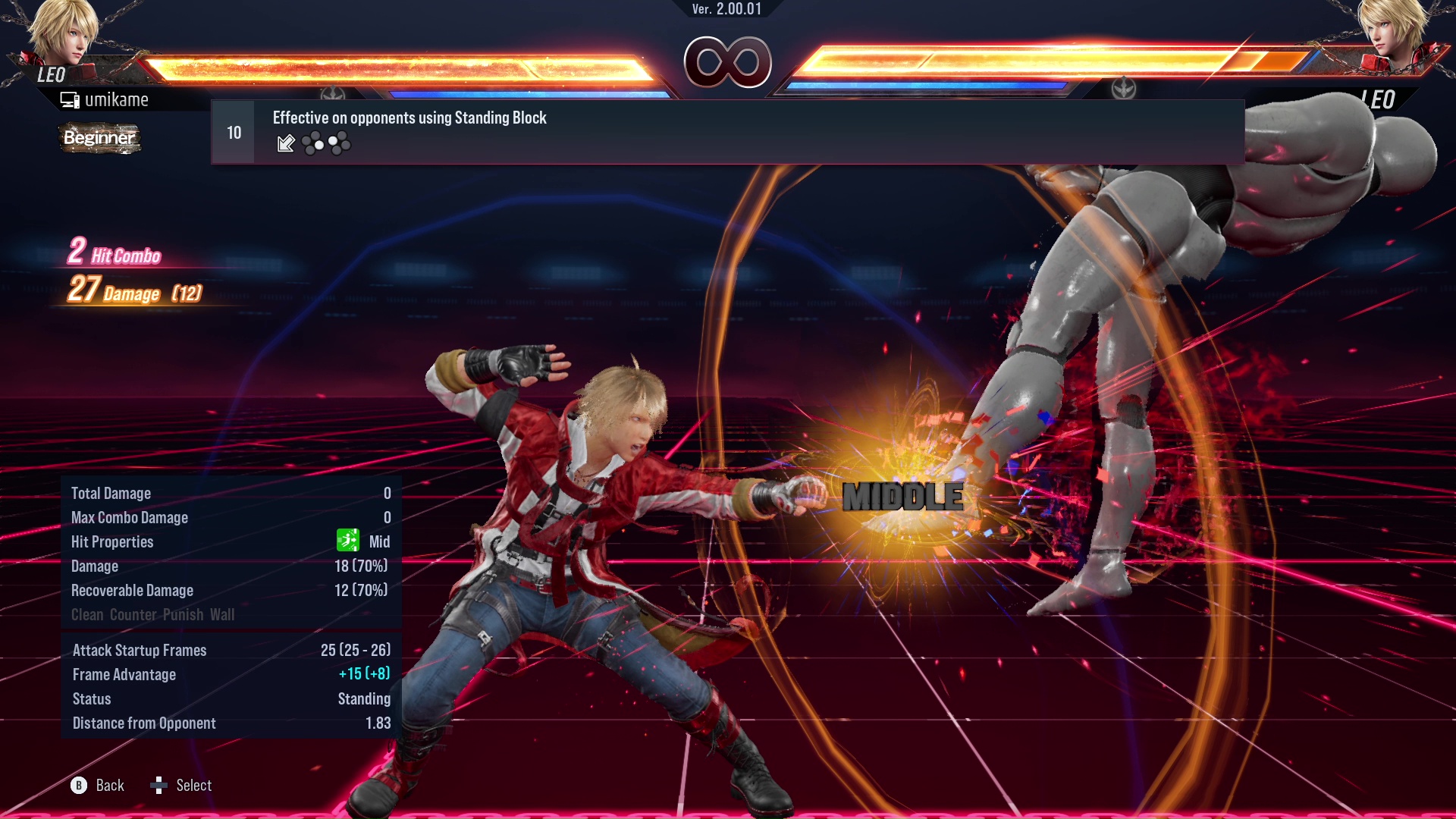Expand the Attack Startup Frames data panel
Image resolution: width=1456 pixels, height=819 pixels.
click(x=140, y=650)
